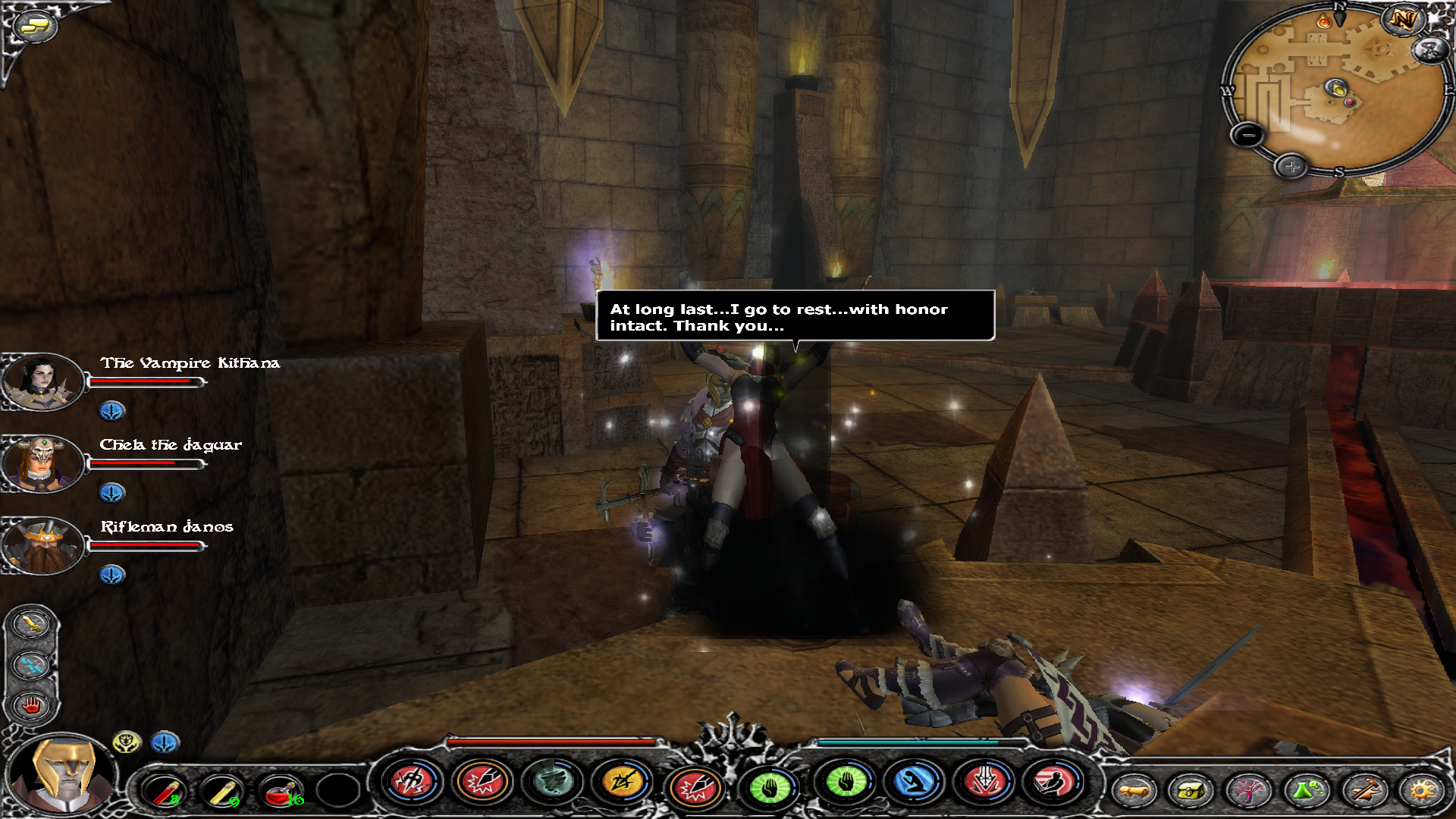The height and width of the screenshot is (819, 1456).
Task: Select The Vampire Kithana's portrait
Action: coord(41,381)
